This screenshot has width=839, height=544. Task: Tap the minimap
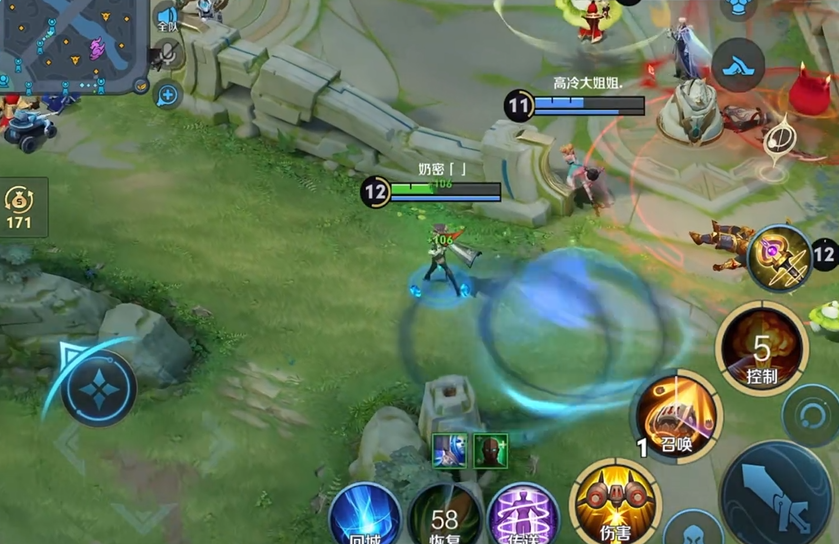tap(72, 45)
